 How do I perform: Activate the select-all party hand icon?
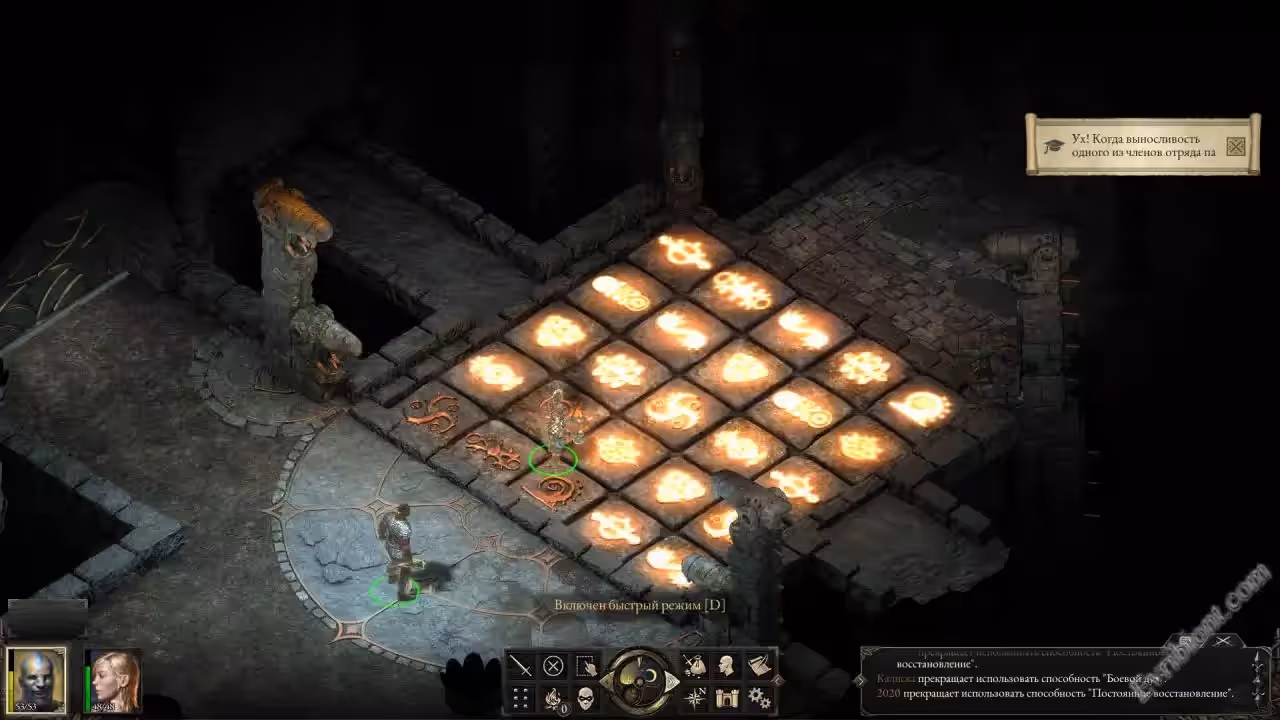(586, 666)
